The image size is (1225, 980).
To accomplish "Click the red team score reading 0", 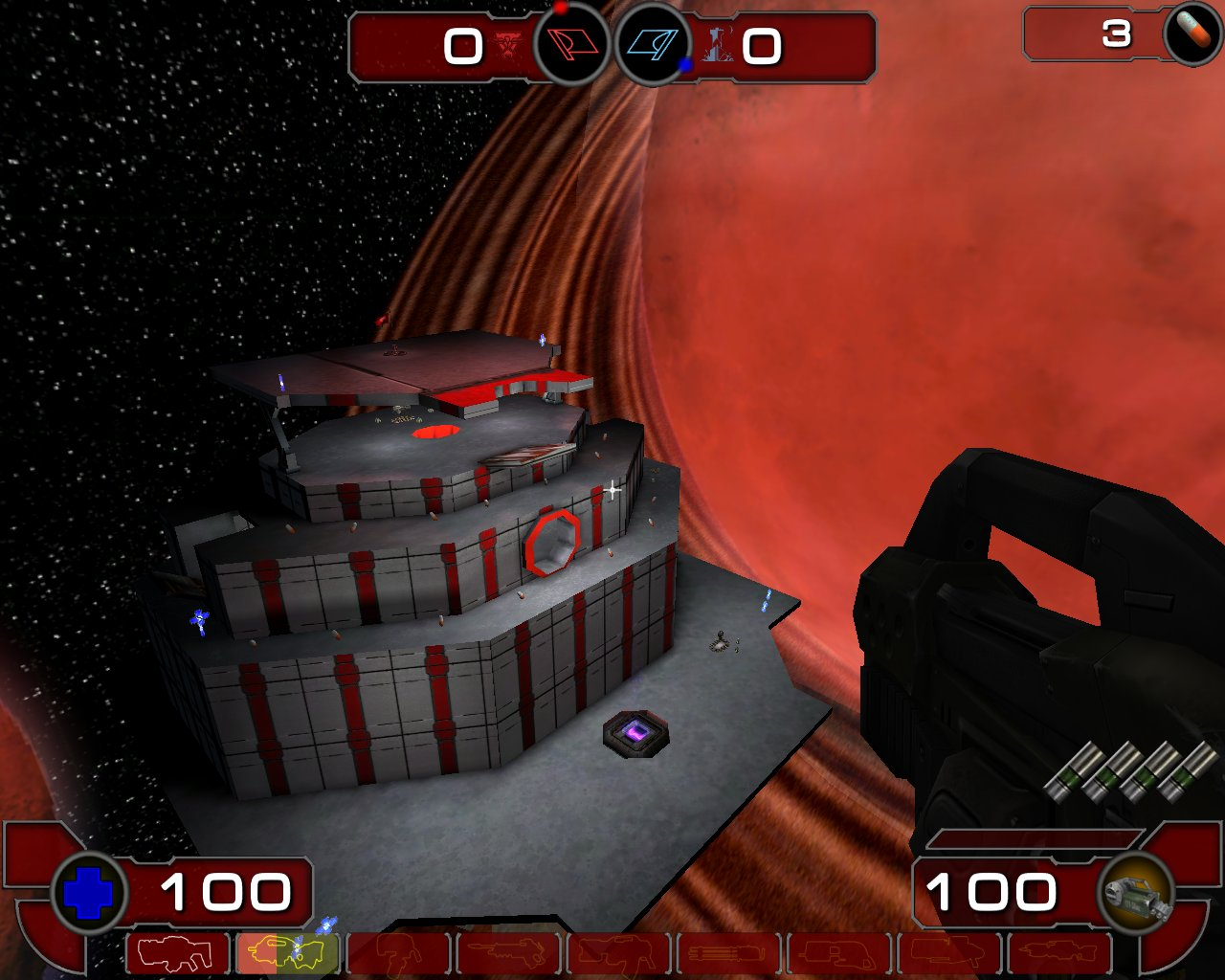I will 466,45.
